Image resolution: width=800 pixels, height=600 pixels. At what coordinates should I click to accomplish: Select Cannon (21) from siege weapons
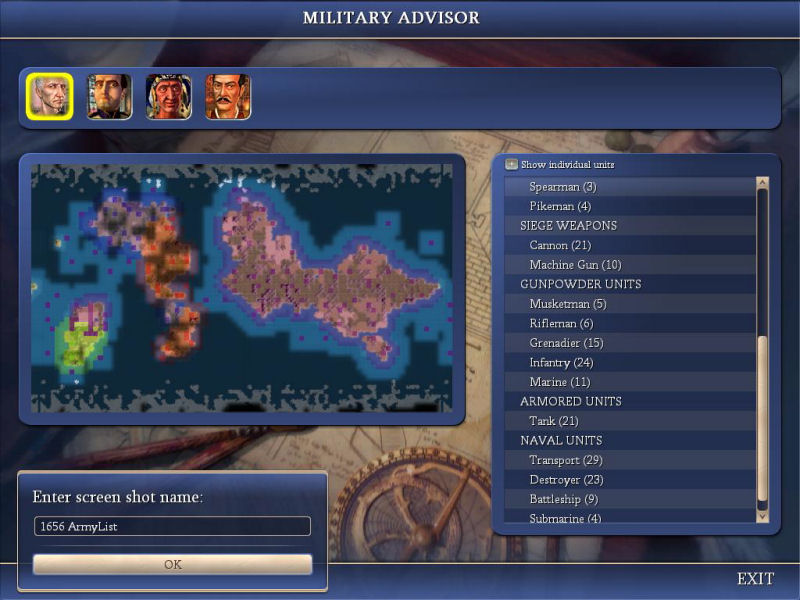[x=560, y=245]
